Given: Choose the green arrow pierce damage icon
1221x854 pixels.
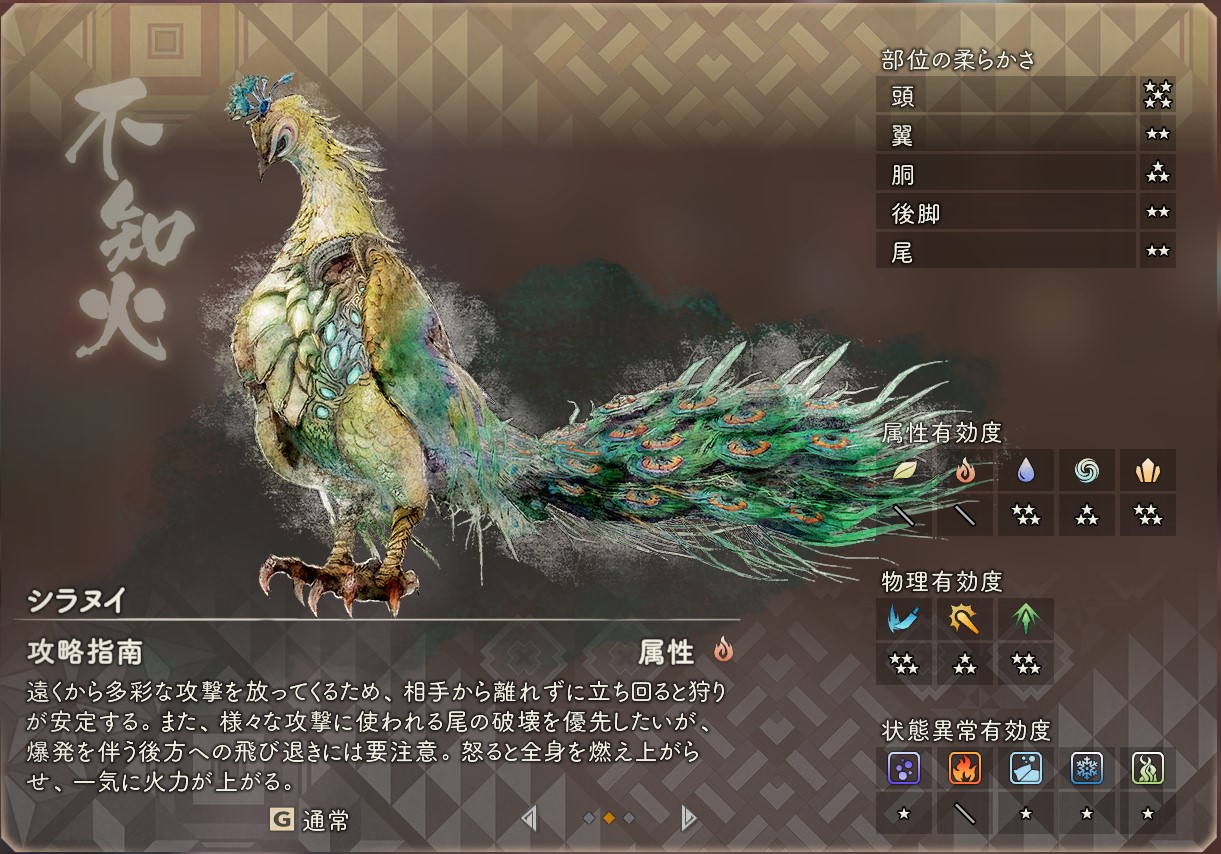Looking at the screenshot, I should 1026,619.
